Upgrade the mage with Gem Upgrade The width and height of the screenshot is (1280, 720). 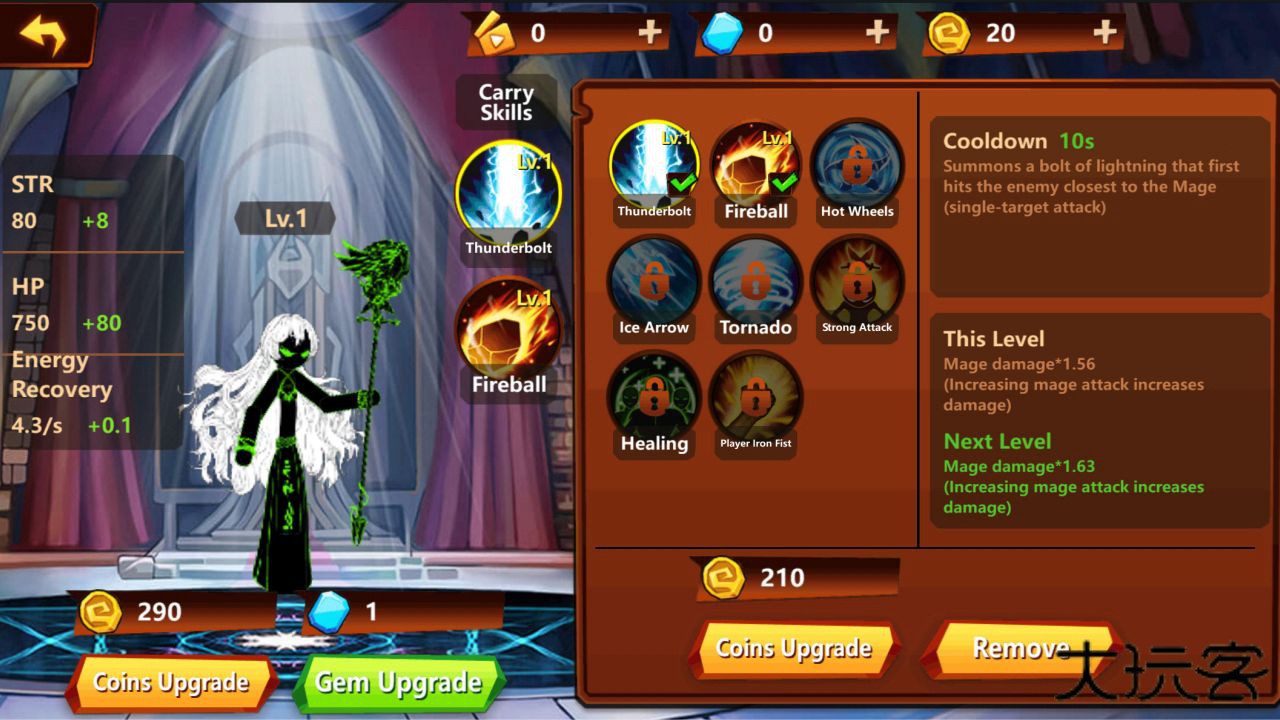click(399, 683)
